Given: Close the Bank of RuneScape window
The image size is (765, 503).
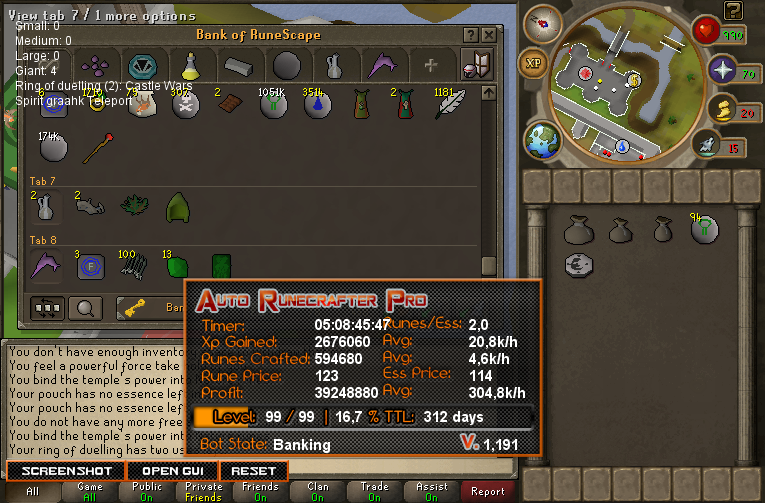Looking at the screenshot, I should point(488,35).
